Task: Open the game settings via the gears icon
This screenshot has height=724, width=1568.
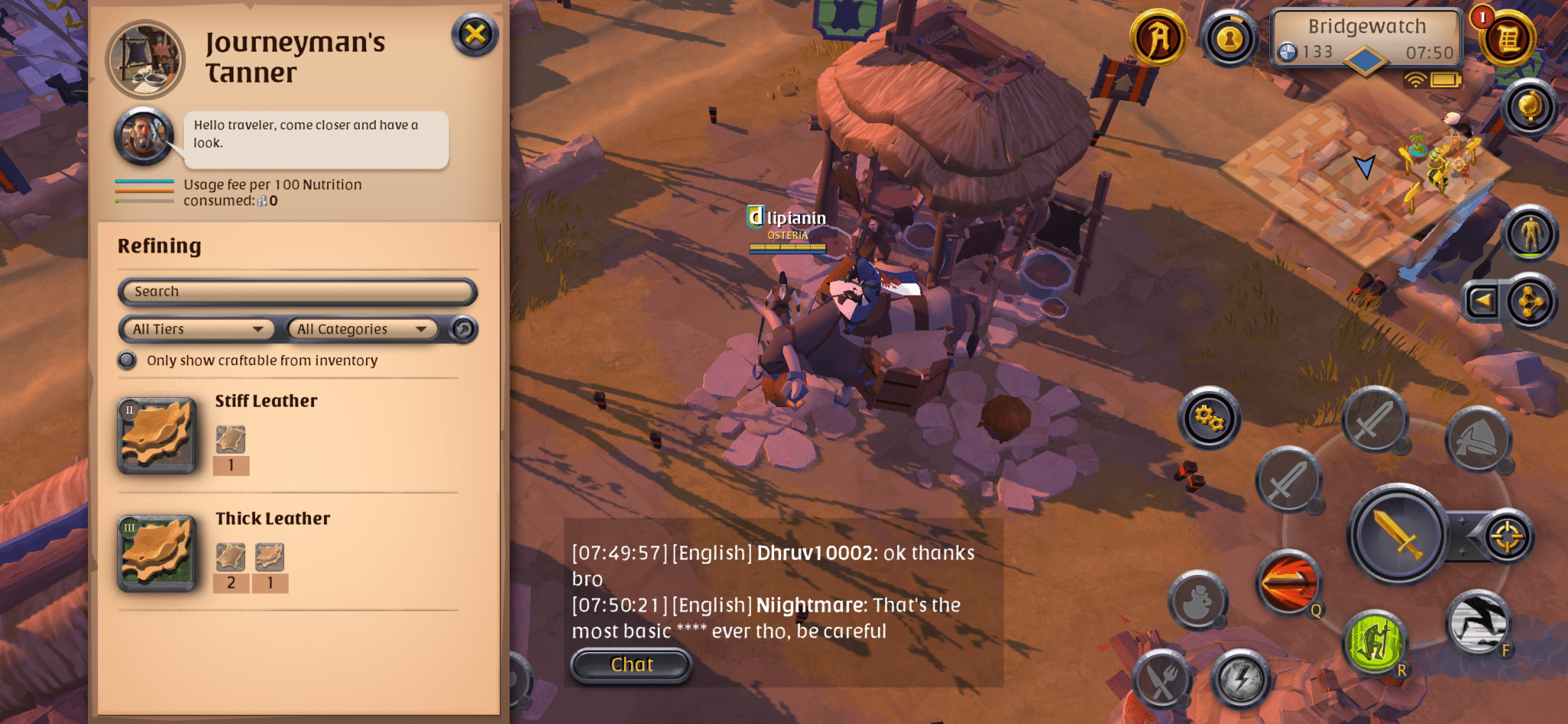Action: (x=1208, y=419)
